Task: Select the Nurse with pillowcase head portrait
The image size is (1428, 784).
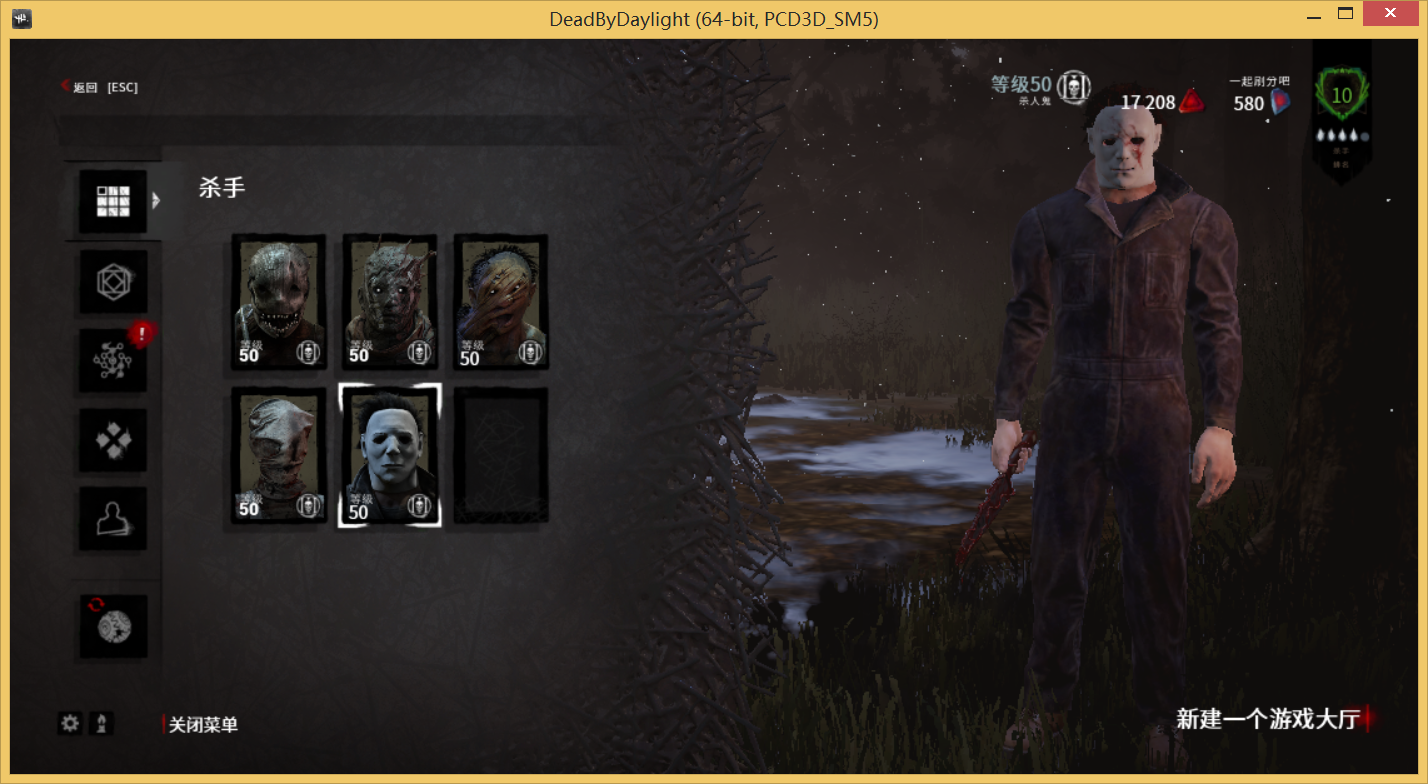Action: [279, 455]
